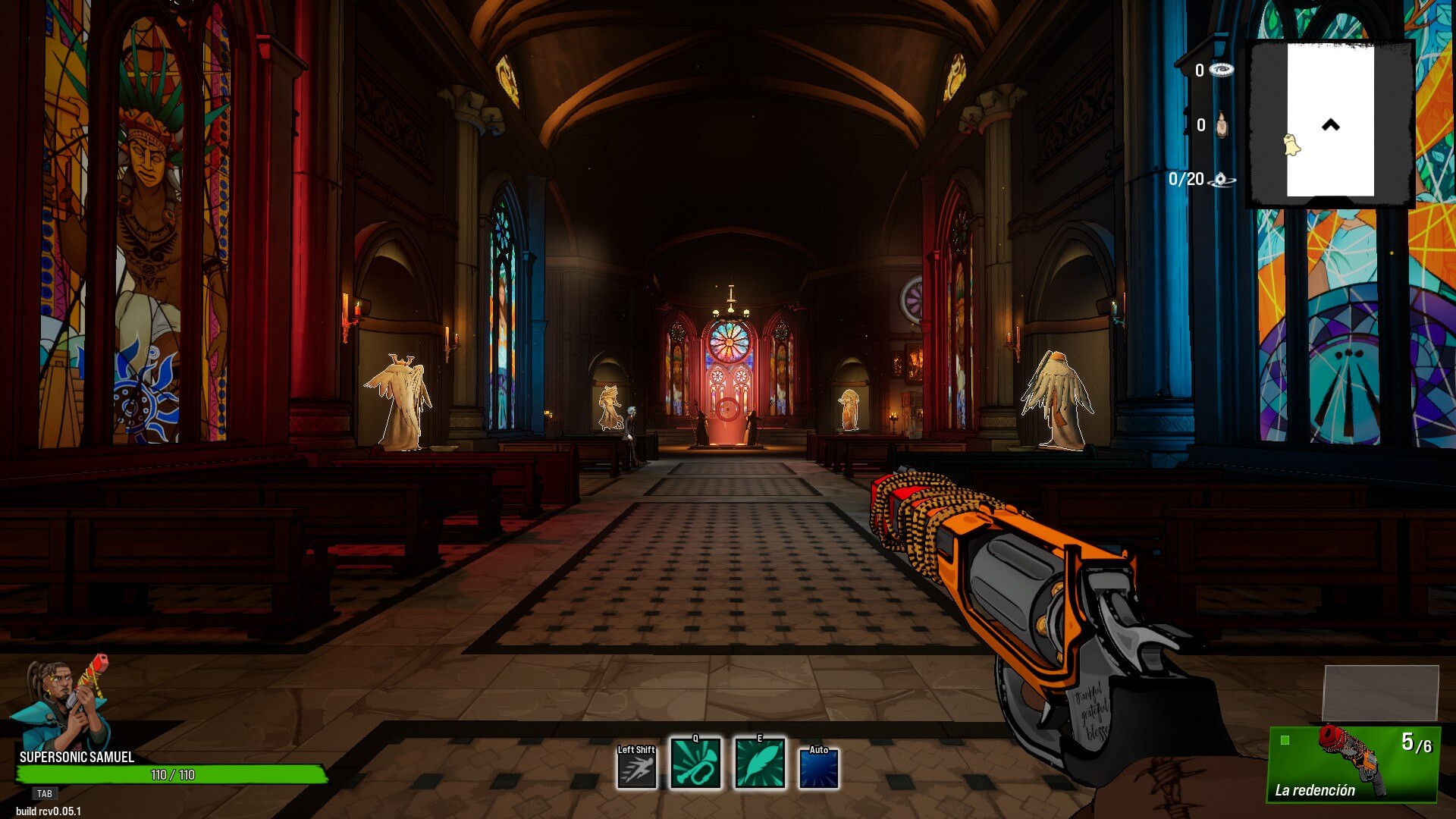Screen dimensions: 1456x819
Task: Click the angel statue marker on minimap
Action: [1291, 144]
